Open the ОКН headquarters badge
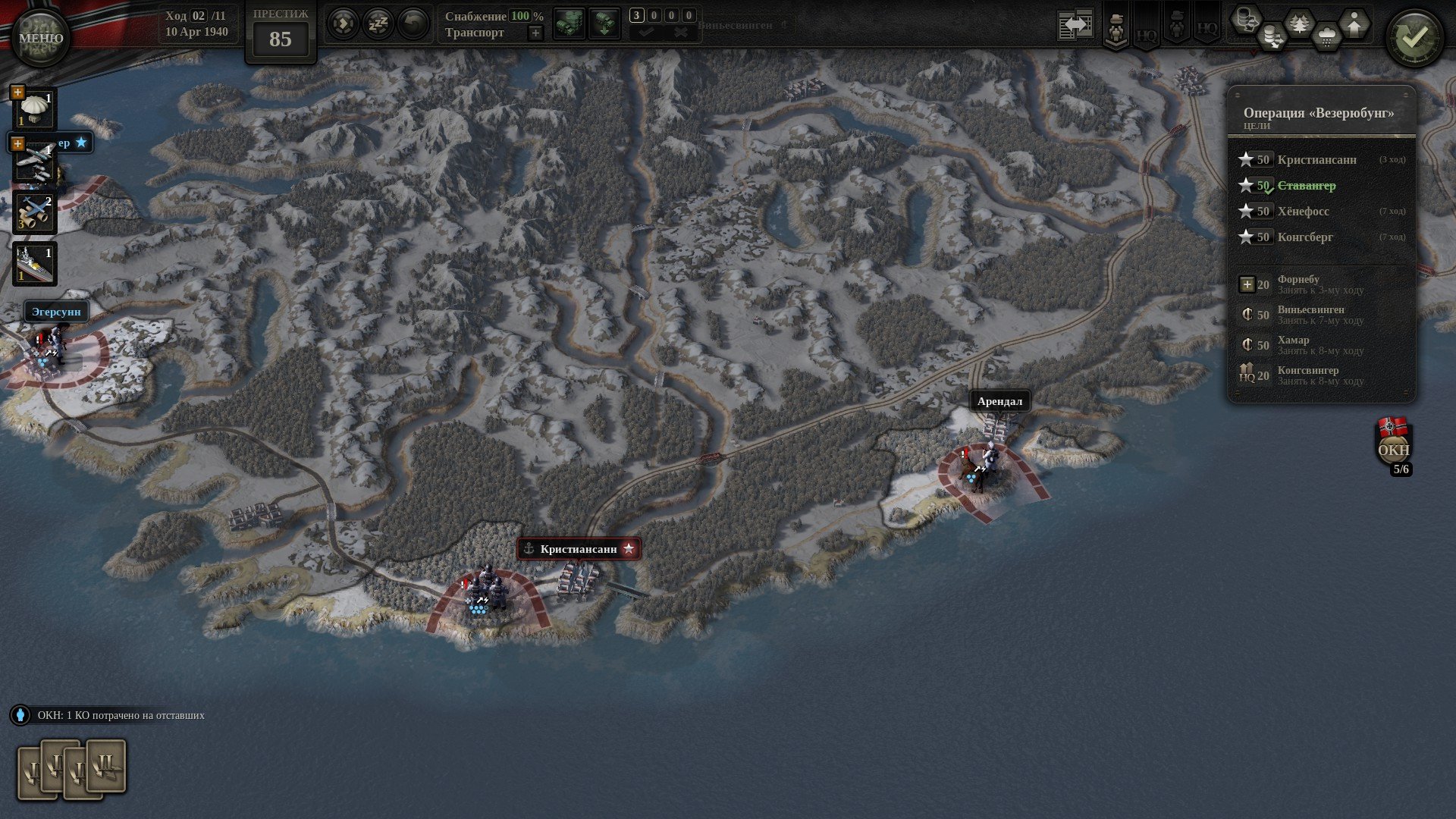Viewport: 1456px width, 819px height. coord(1393,447)
